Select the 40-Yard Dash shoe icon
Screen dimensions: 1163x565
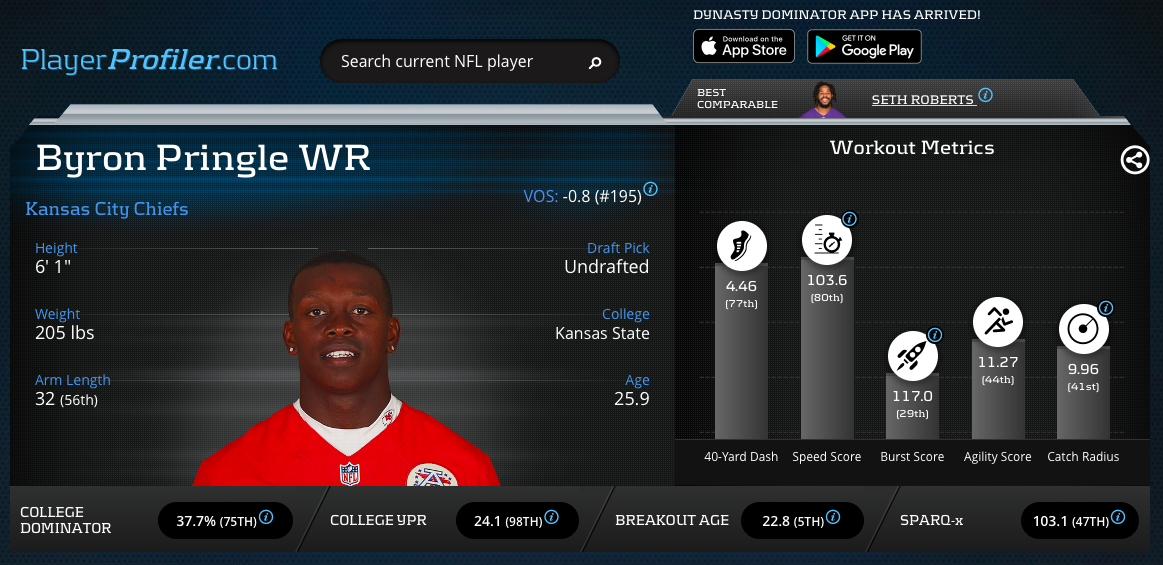pos(742,246)
